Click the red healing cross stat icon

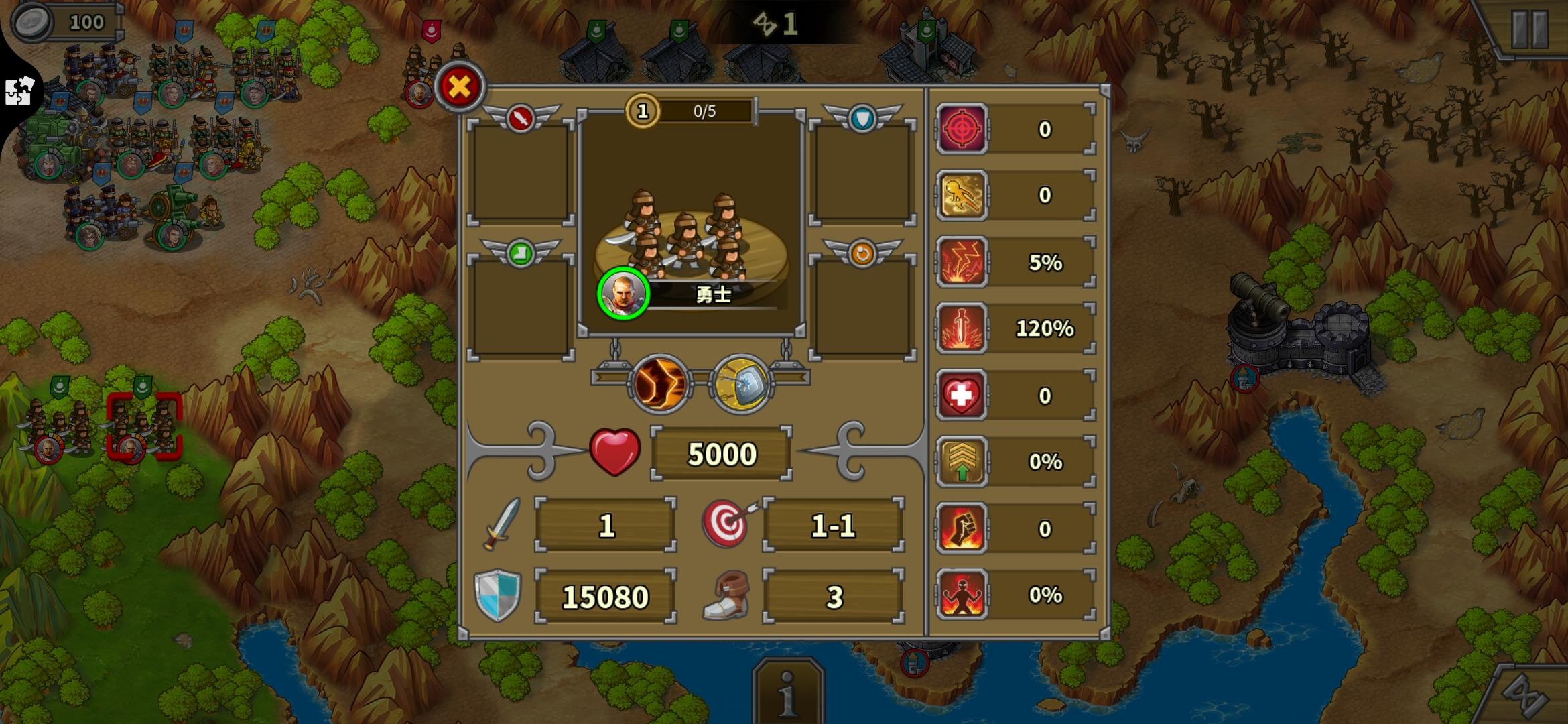(962, 396)
